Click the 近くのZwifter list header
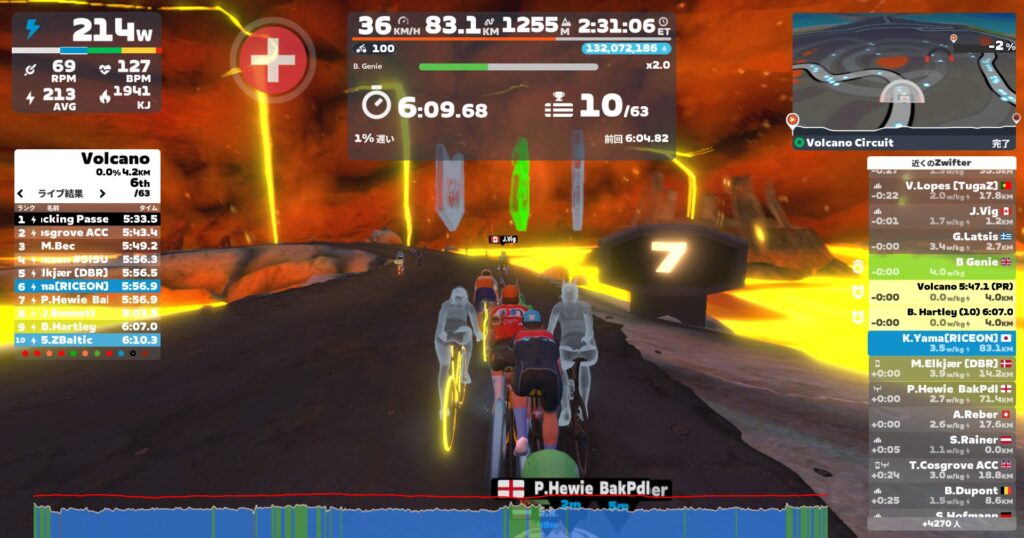This screenshot has height=538, width=1024. pyautogui.click(x=941, y=163)
